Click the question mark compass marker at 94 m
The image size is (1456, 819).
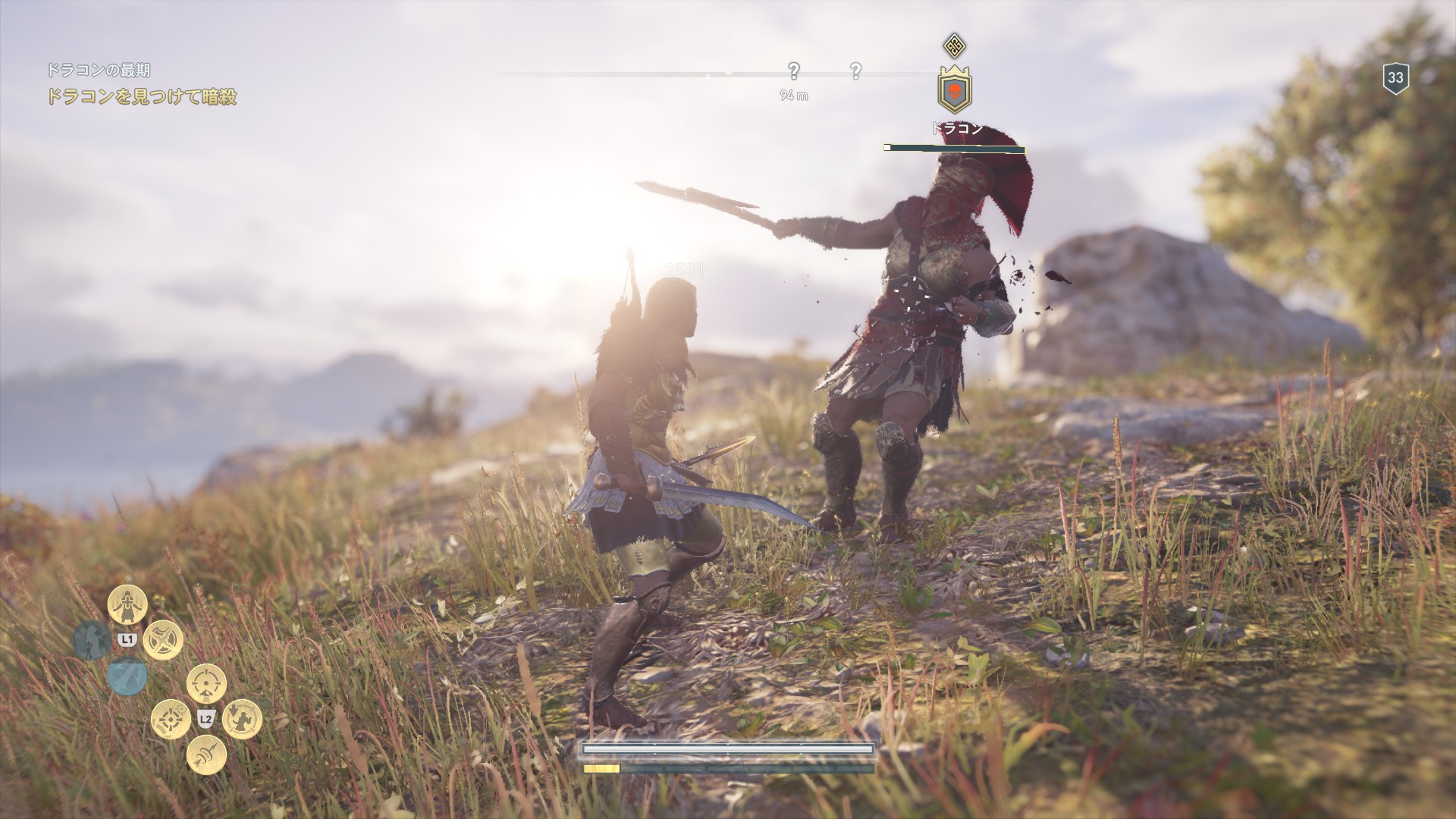pos(793,72)
